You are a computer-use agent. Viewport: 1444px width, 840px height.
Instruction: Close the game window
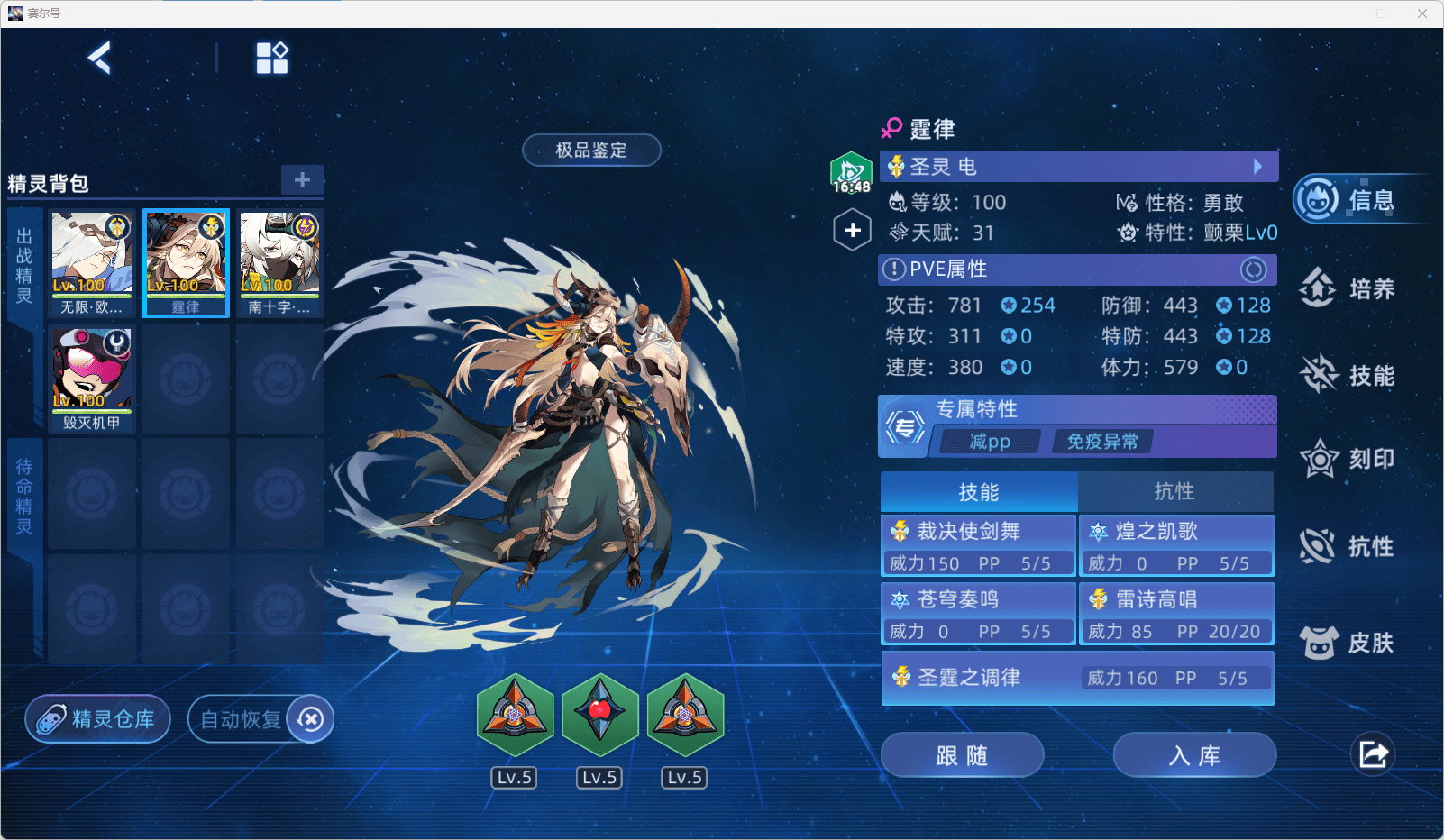pos(1422,14)
